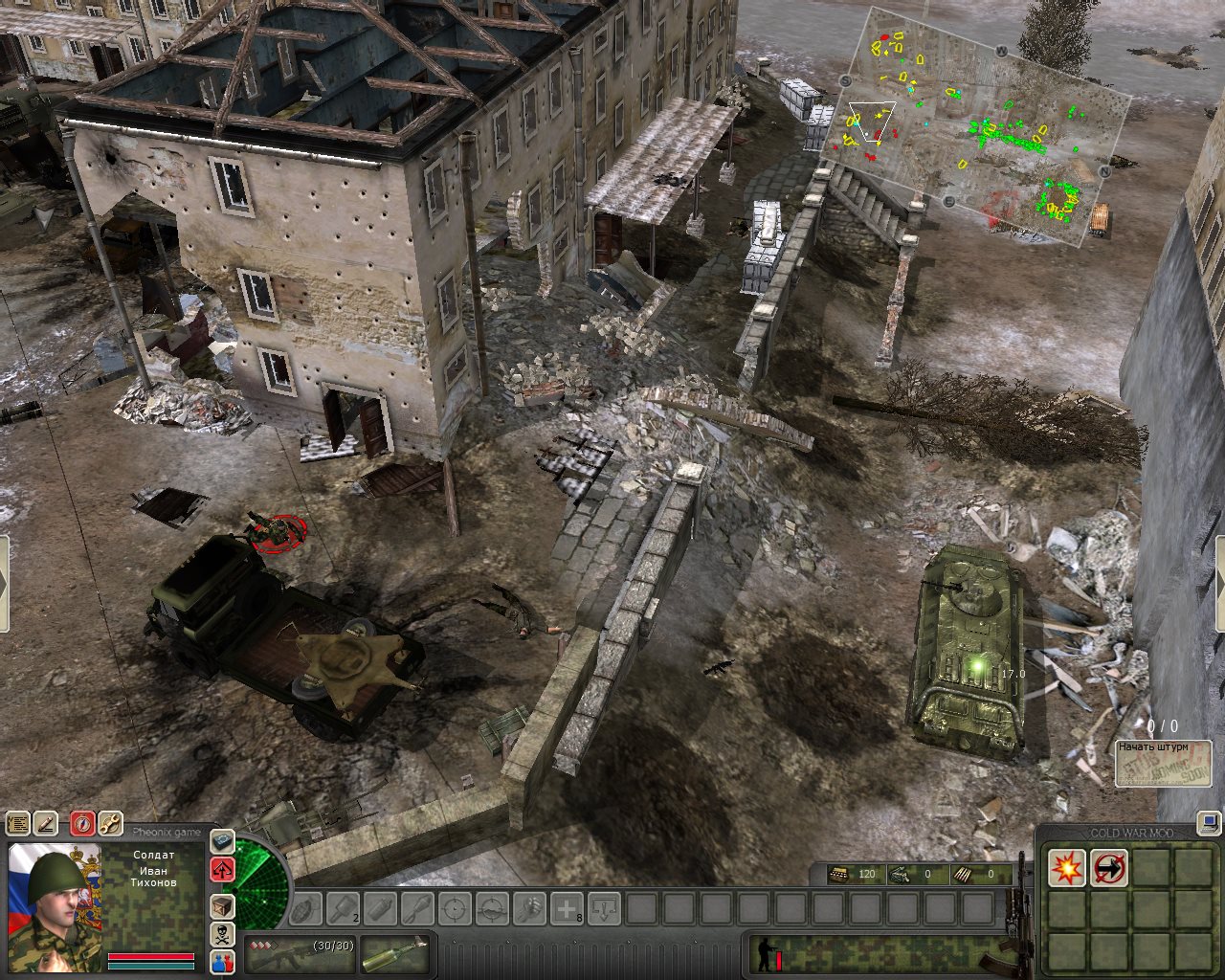The image size is (1225, 980).
Task: Click the blue and red soldiers icon
Action: point(223,963)
